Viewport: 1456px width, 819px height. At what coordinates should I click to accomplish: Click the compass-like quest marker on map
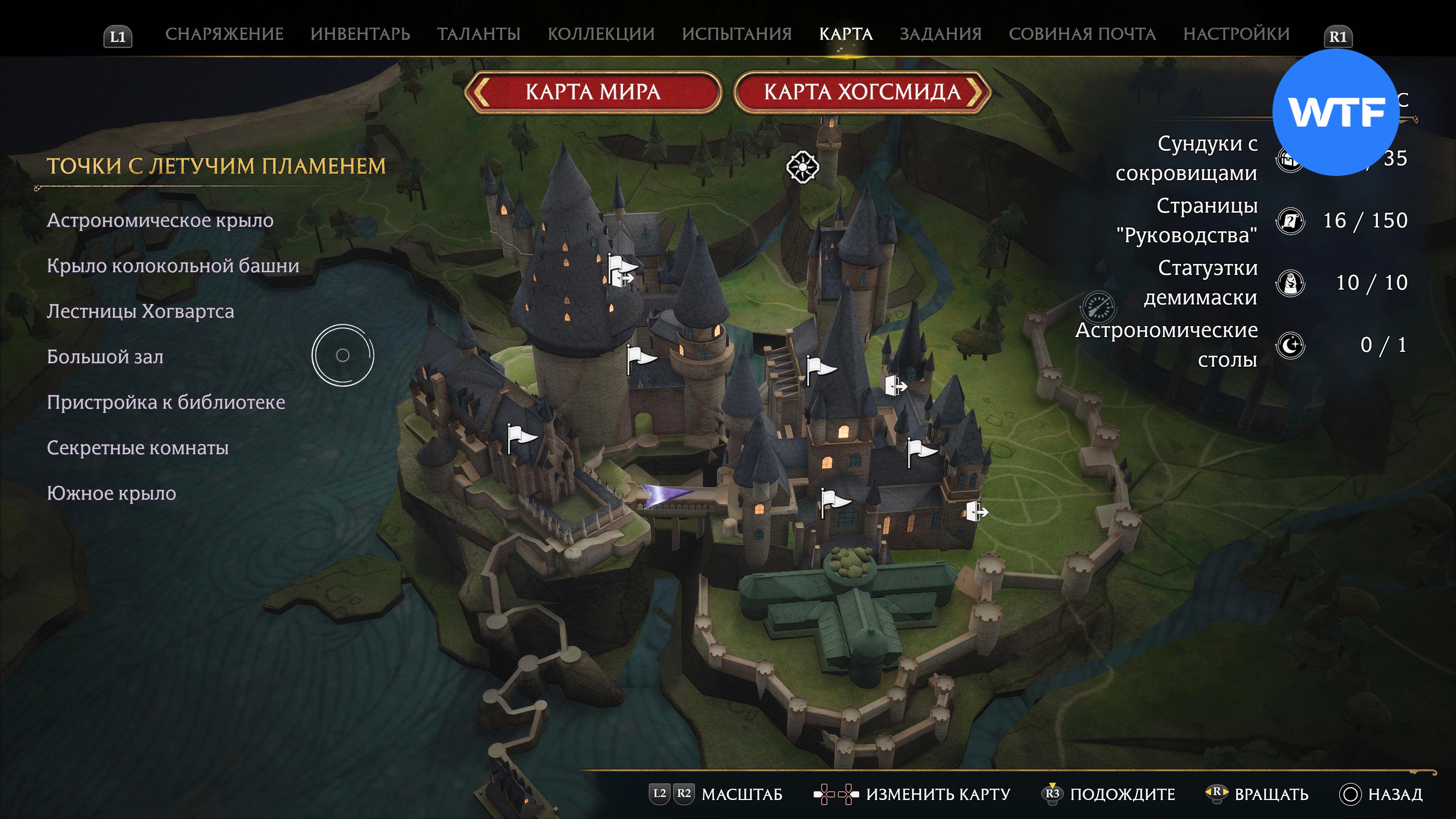[x=802, y=167]
